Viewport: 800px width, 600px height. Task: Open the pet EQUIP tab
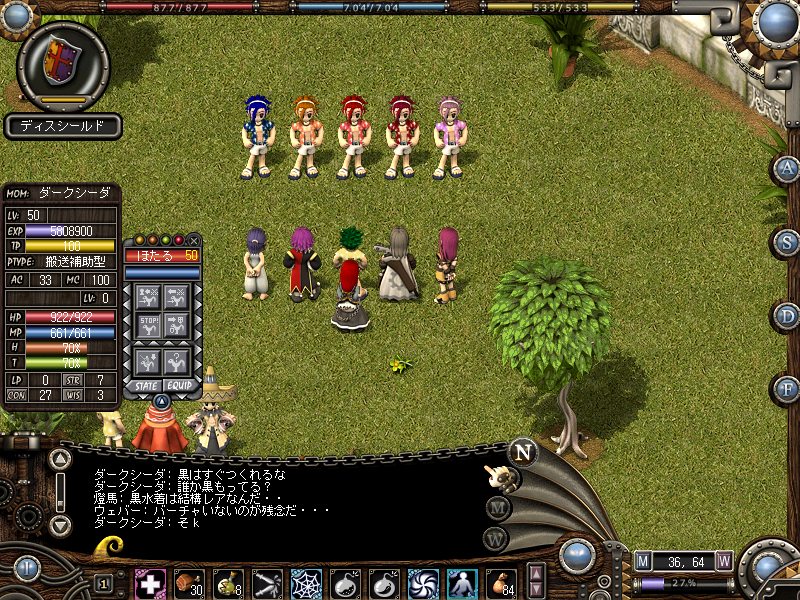[179, 385]
